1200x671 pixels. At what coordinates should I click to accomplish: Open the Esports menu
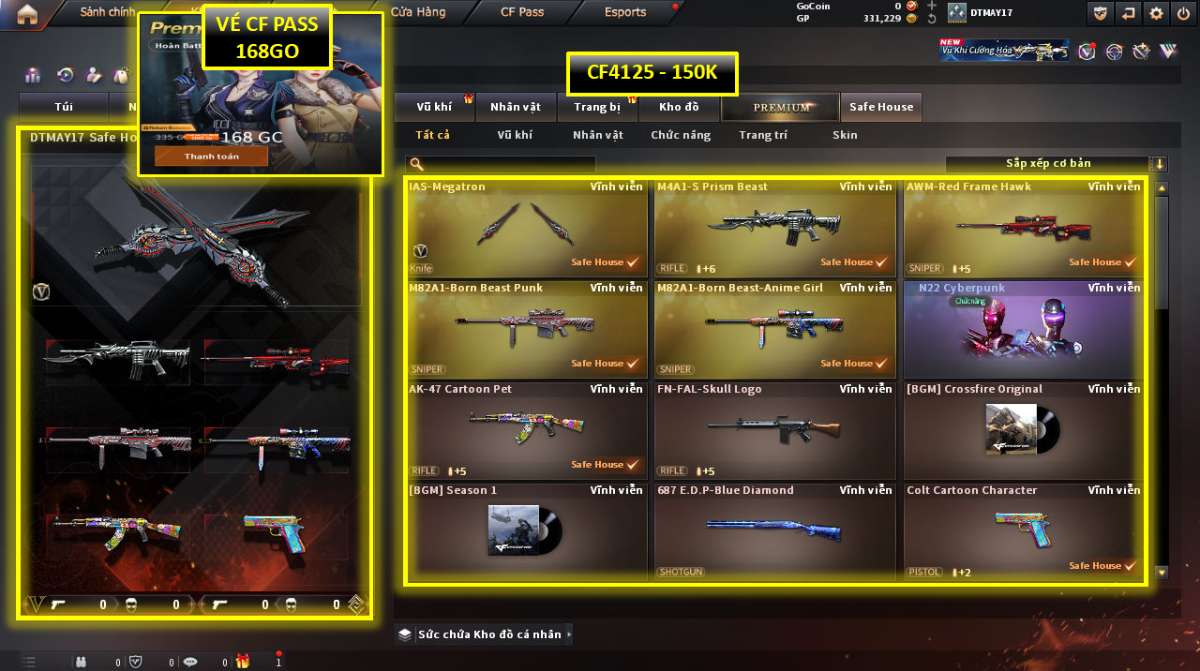coord(625,13)
